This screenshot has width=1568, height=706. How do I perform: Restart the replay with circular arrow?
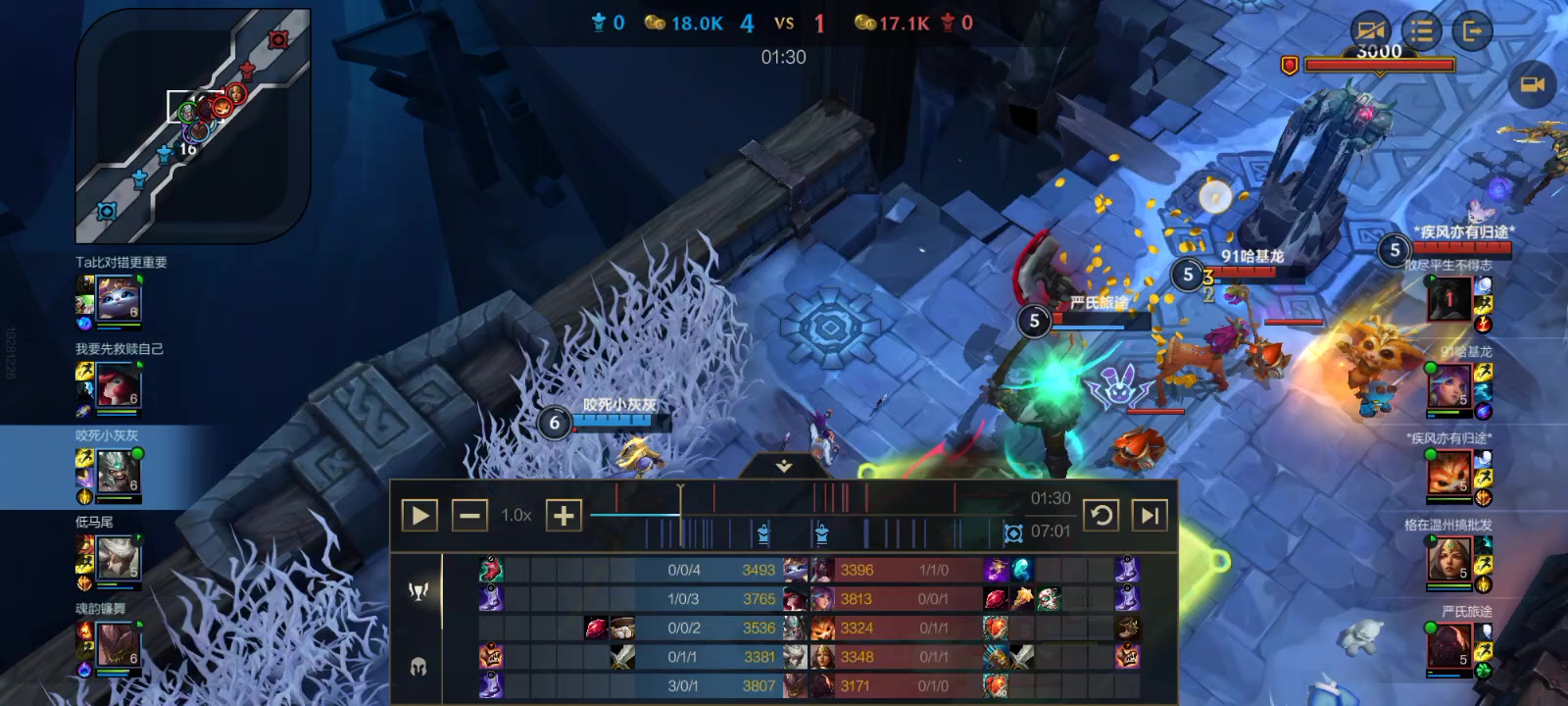[x=1101, y=515]
